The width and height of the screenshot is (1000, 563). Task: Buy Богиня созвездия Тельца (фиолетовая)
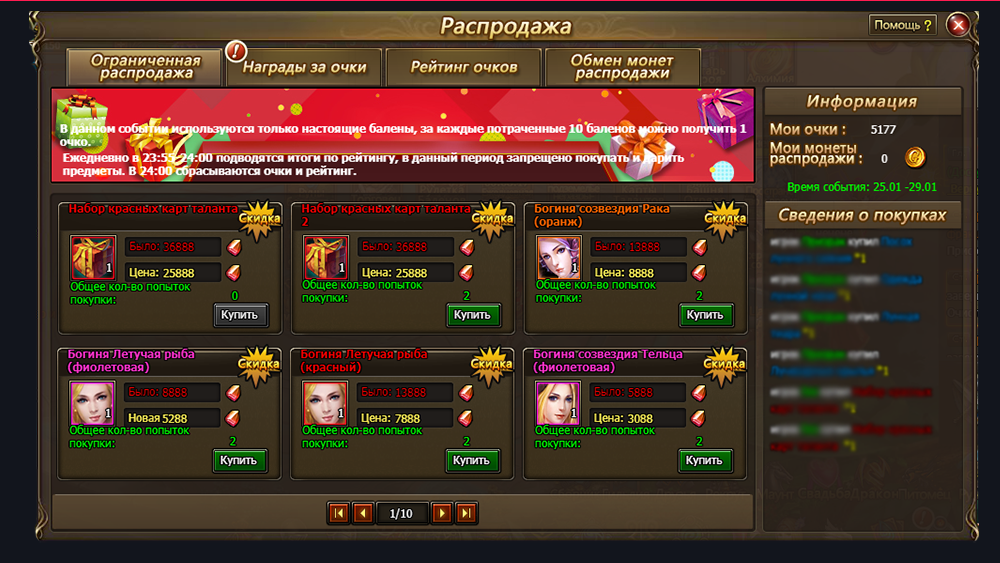click(x=705, y=461)
